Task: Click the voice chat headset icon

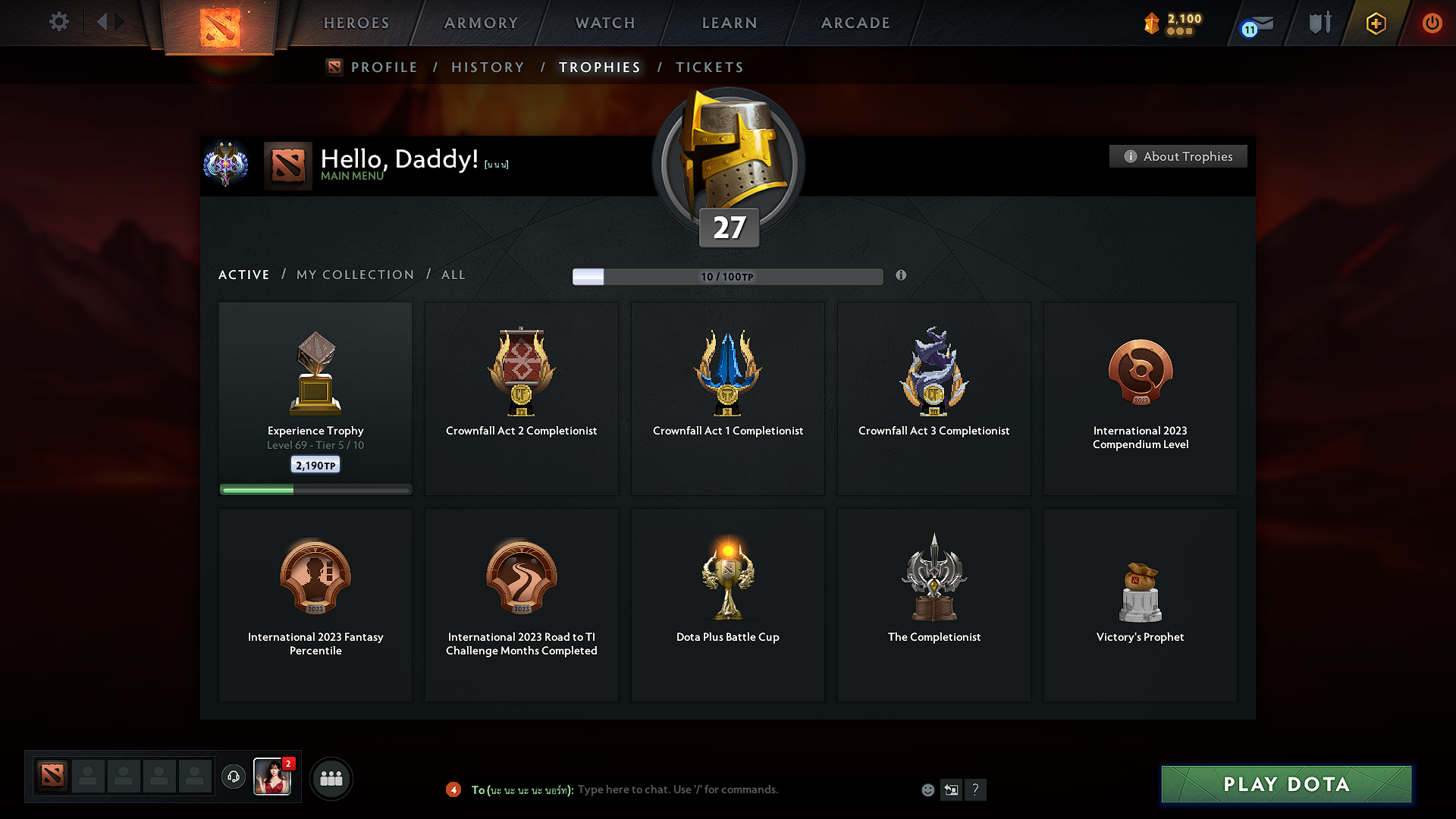Action: click(233, 777)
